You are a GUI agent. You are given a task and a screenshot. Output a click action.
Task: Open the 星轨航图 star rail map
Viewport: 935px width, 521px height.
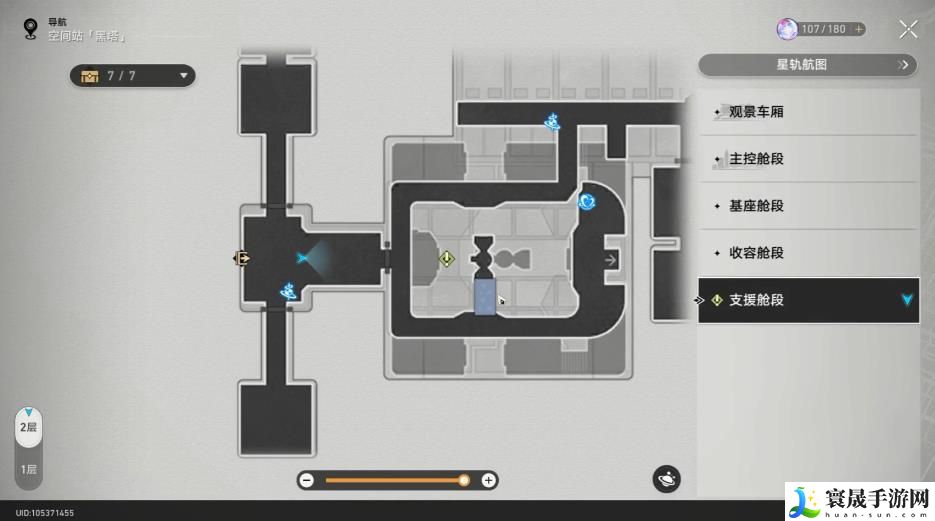[x=807, y=65]
